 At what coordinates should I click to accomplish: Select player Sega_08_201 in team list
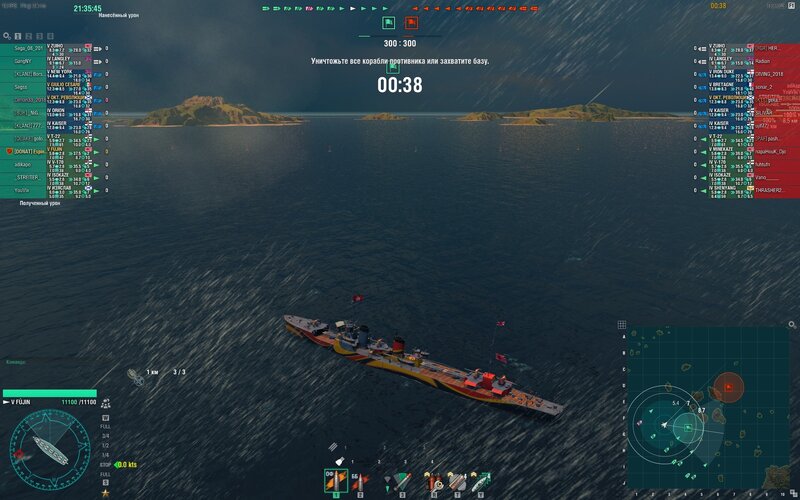tap(26, 48)
